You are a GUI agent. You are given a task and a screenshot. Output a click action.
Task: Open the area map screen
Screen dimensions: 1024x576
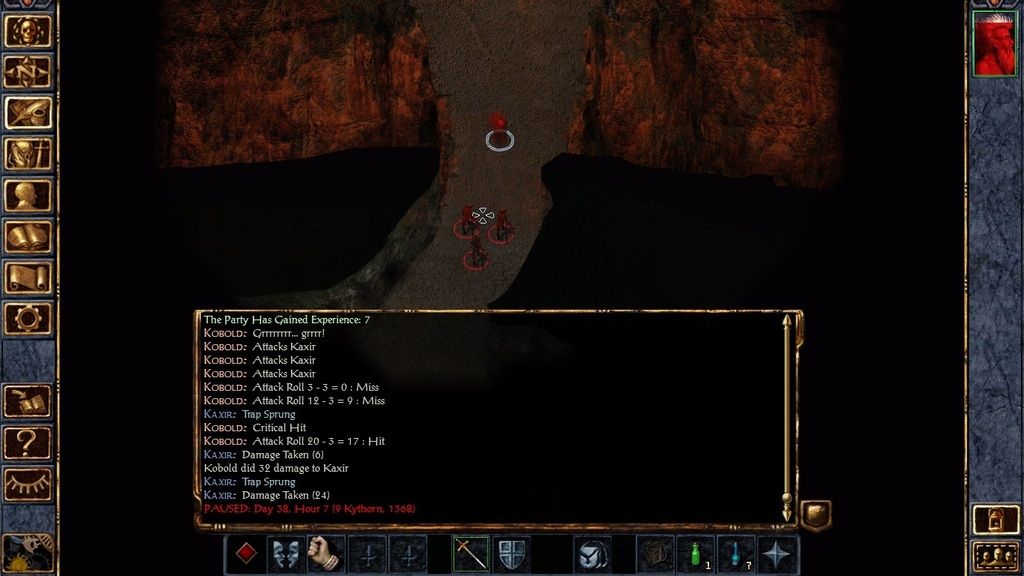tap(28, 72)
